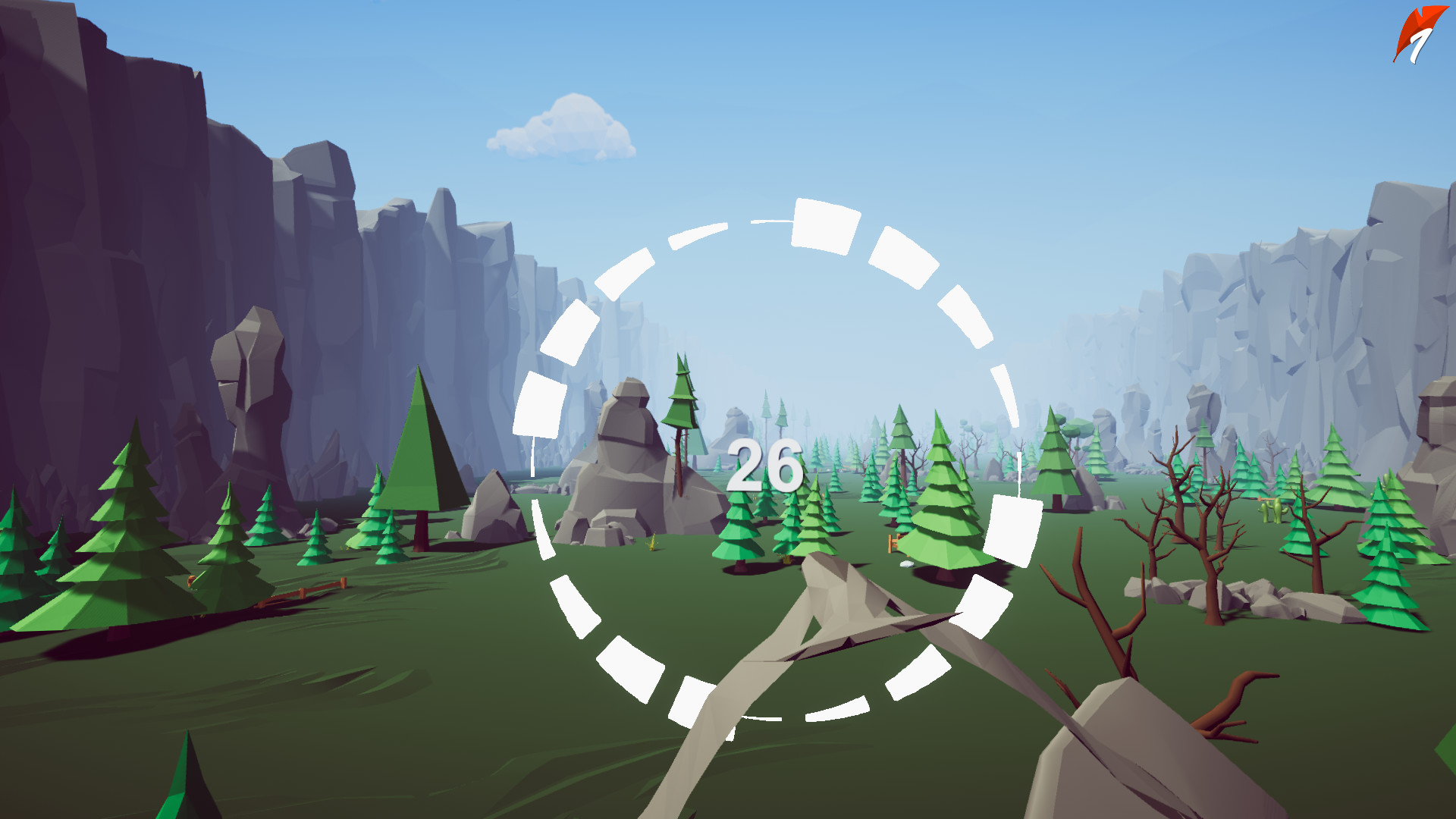Click the bird perched on the left wooden fence
The height and width of the screenshot is (819, 1456).
point(191,581)
